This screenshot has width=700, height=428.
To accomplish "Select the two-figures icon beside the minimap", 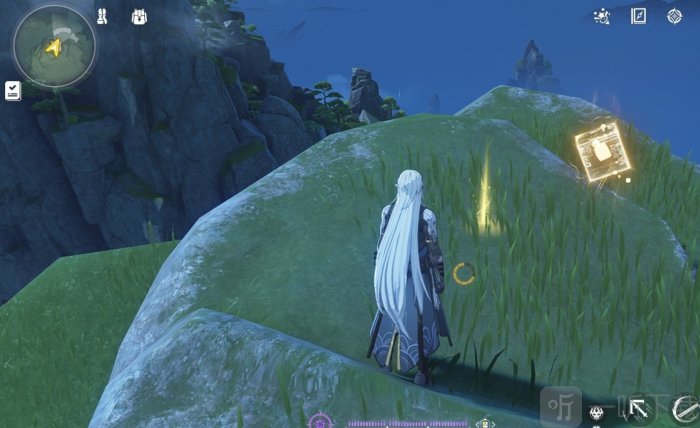I will (x=102, y=17).
